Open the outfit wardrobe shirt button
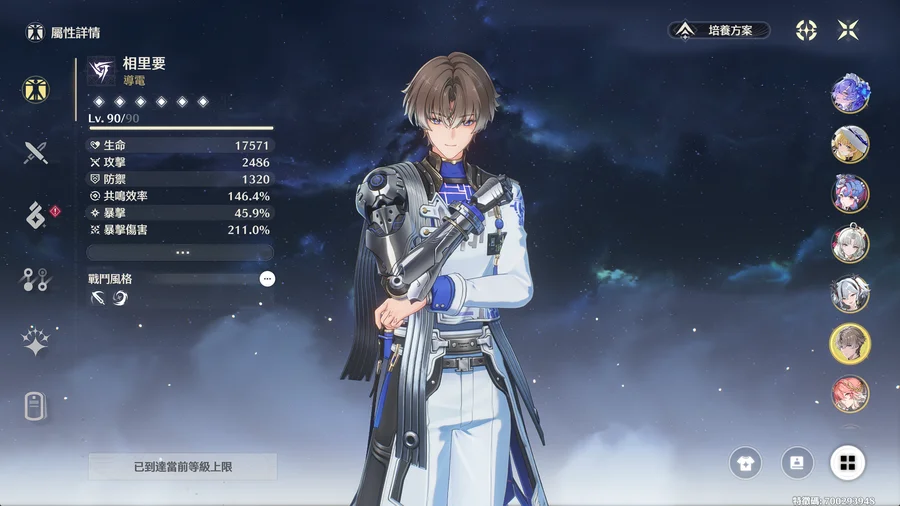The image size is (900, 506). pyautogui.click(x=747, y=462)
